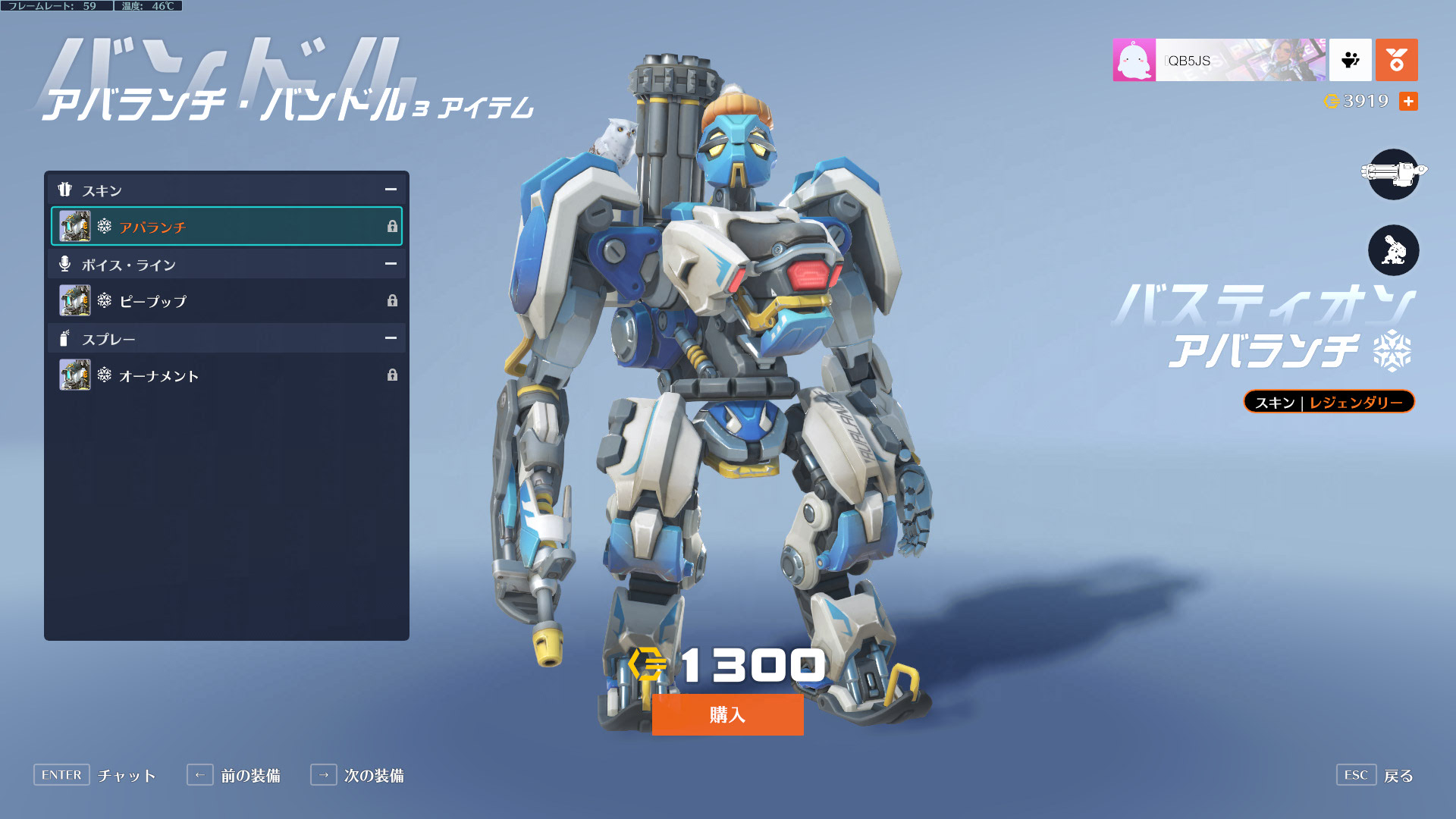Add currency with the orange plus button
The width and height of the screenshot is (1456, 819).
point(1408,102)
